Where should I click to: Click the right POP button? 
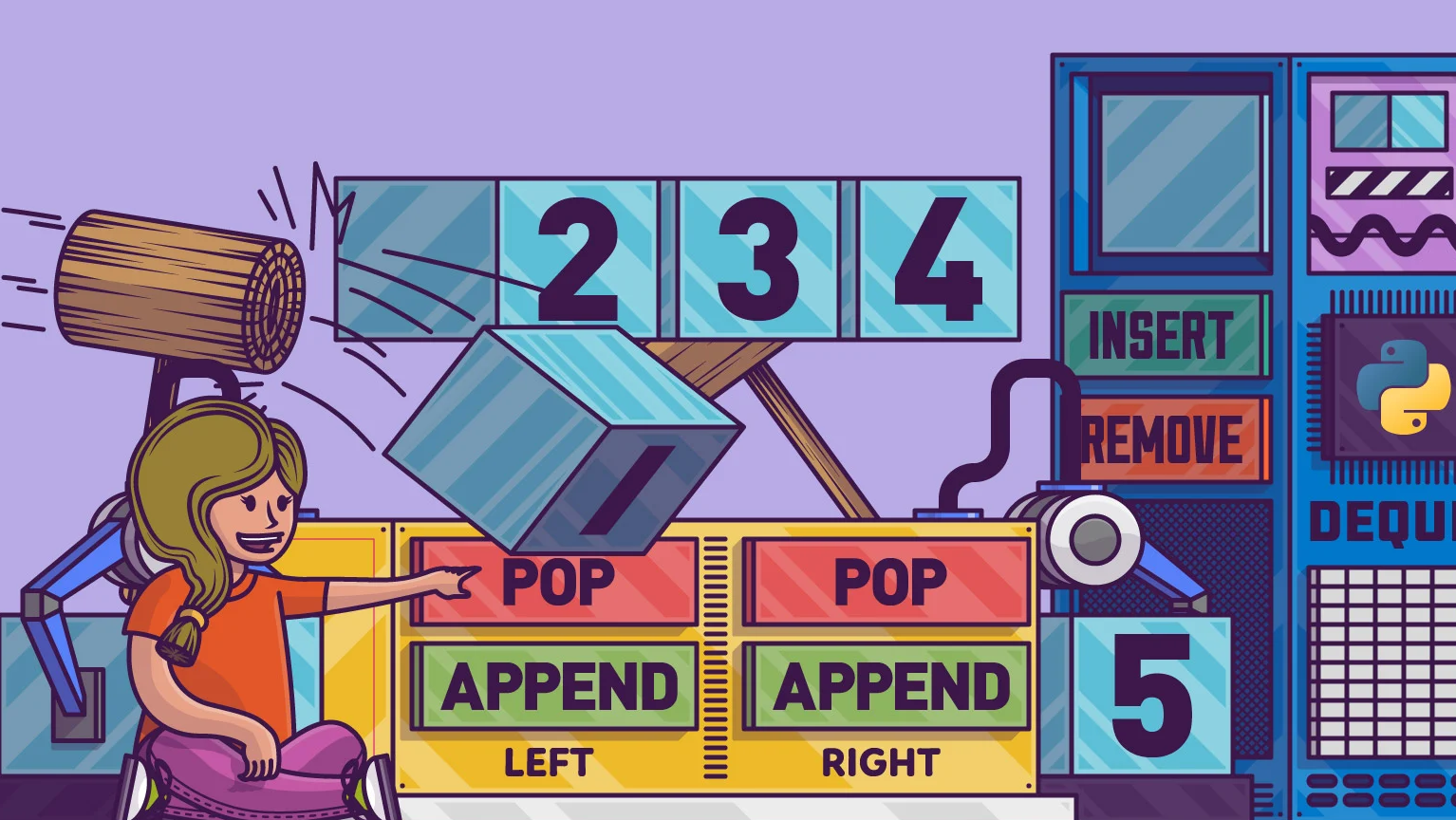(887, 583)
